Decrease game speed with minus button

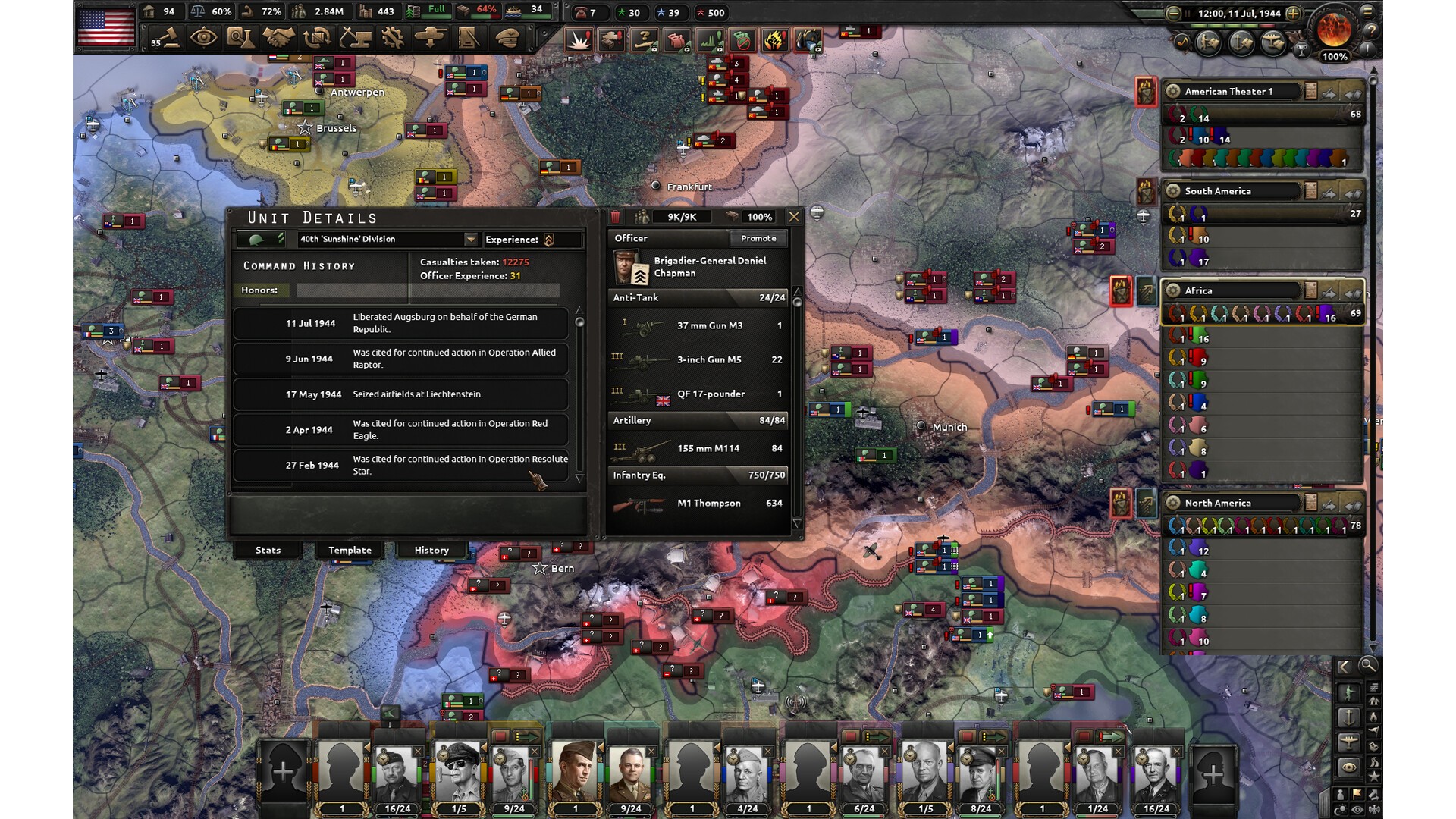coord(1173,14)
